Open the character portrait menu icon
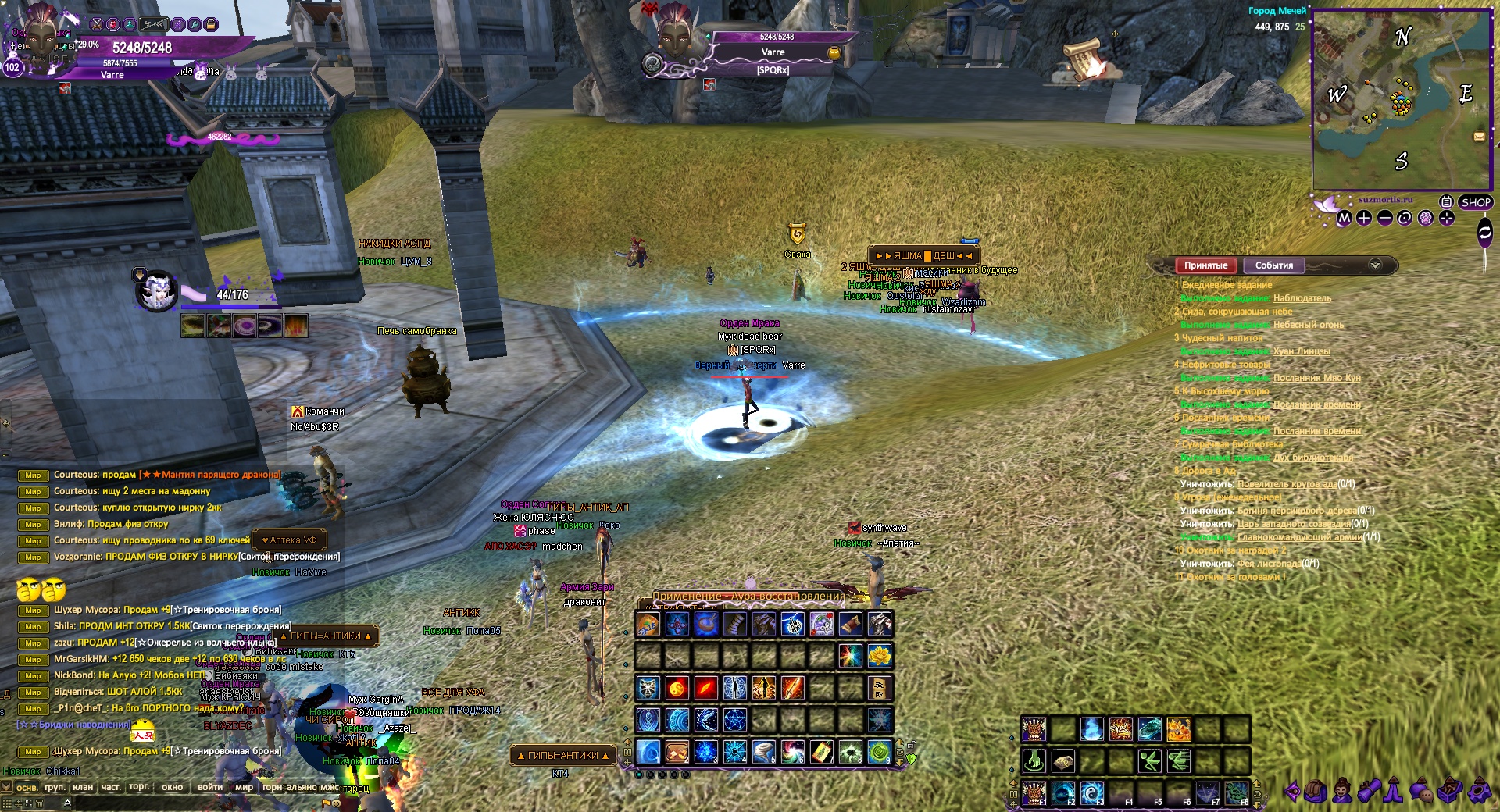The height and width of the screenshot is (812, 1500). click(1342, 792)
